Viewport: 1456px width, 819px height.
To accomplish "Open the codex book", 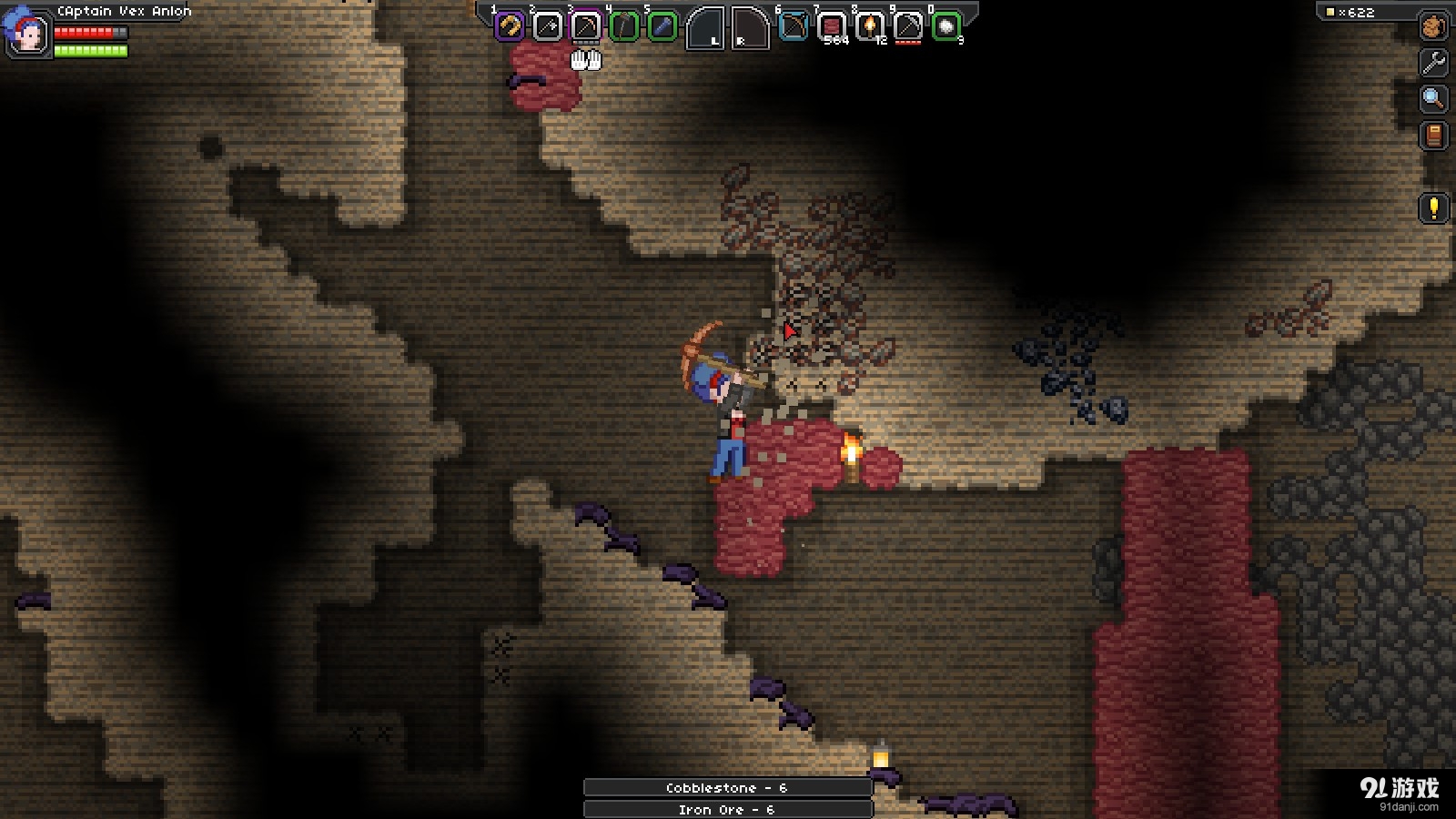I will (x=1434, y=136).
